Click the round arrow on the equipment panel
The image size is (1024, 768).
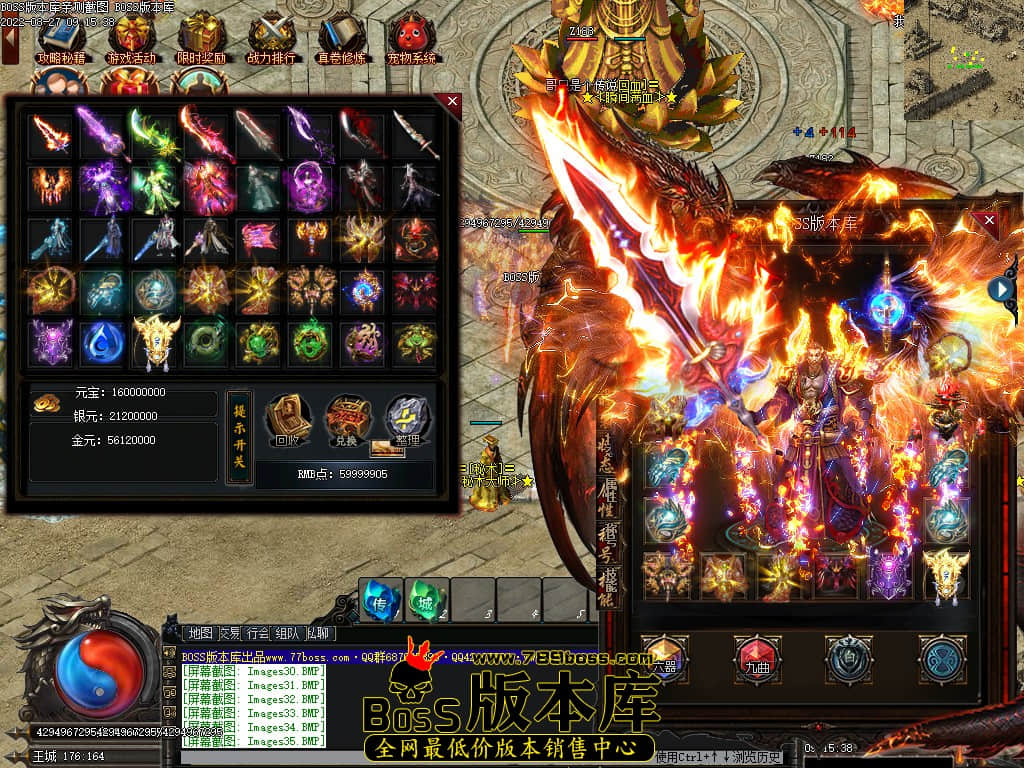1001,289
